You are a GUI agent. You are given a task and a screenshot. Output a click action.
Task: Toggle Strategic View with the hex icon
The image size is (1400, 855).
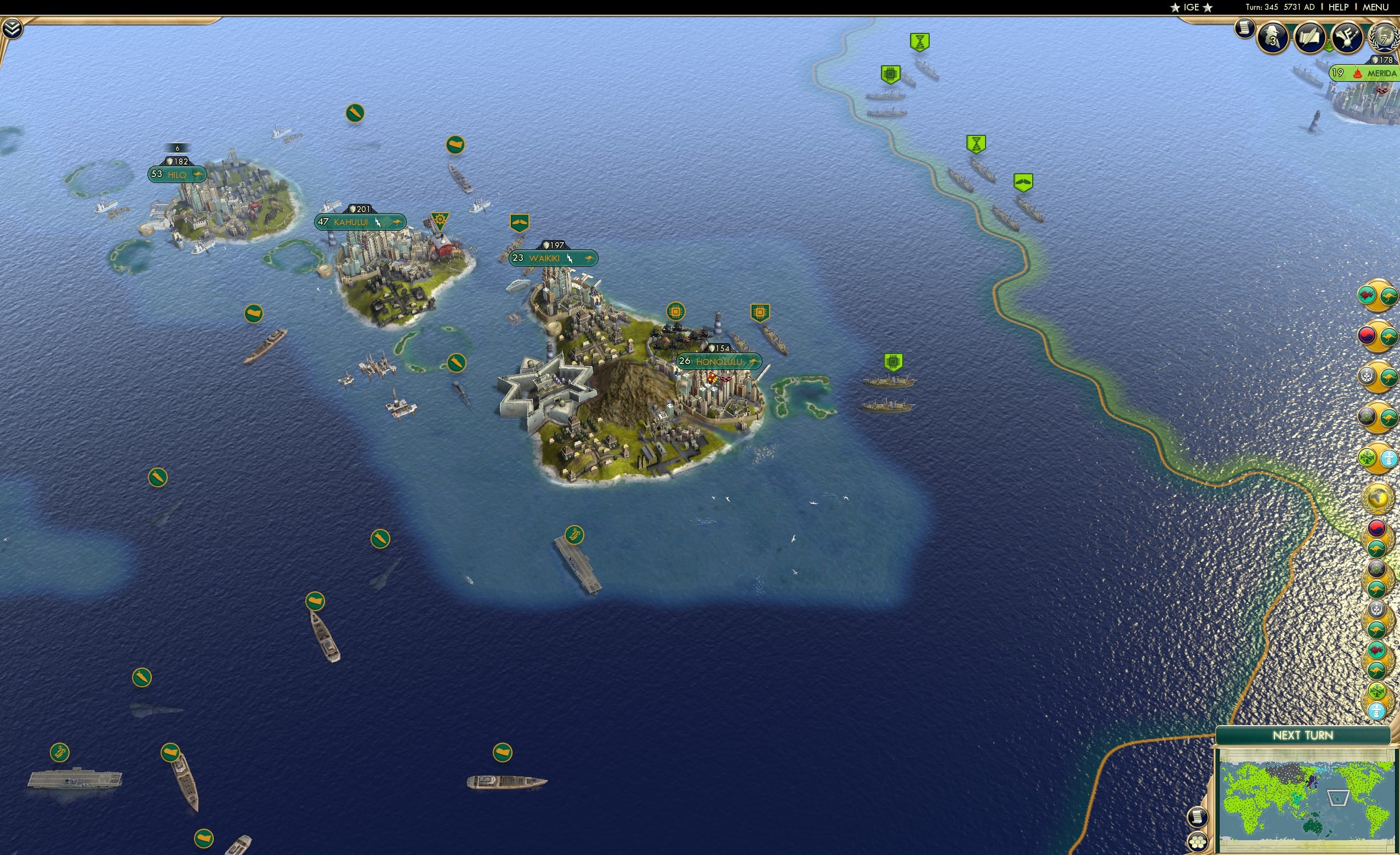[1198, 843]
